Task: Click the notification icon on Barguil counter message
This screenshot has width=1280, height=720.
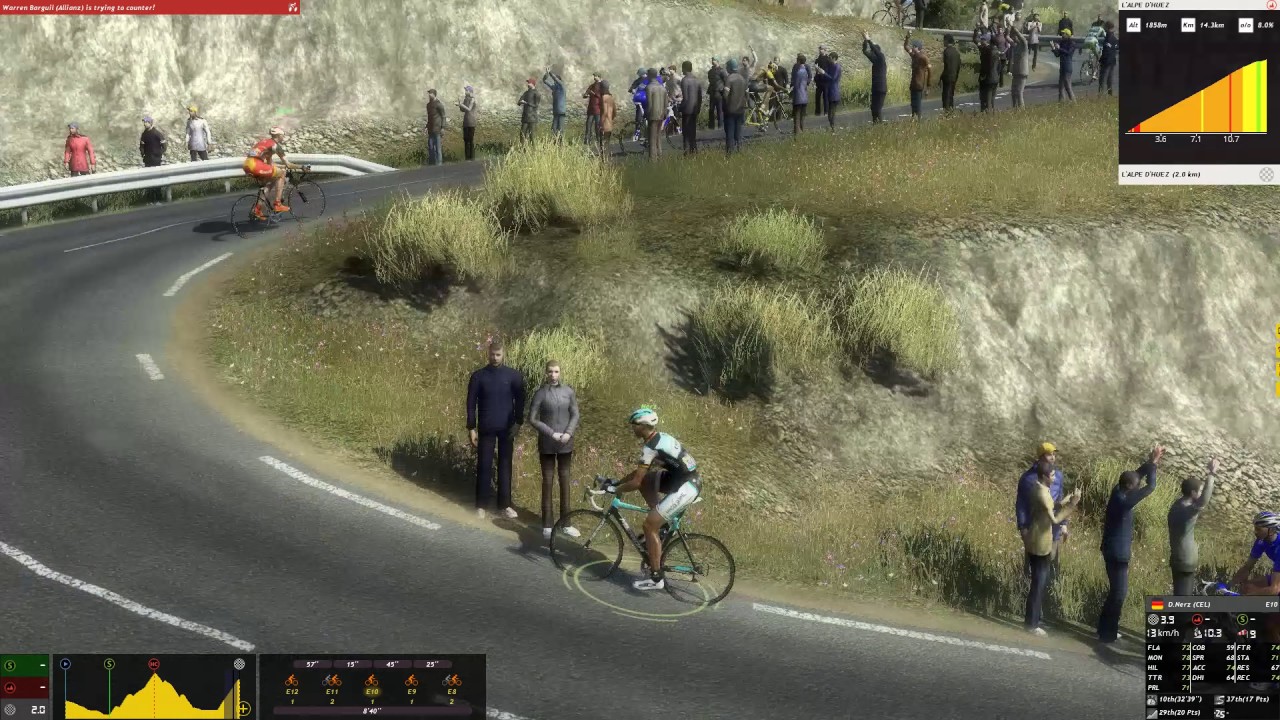Action: tap(292, 7)
